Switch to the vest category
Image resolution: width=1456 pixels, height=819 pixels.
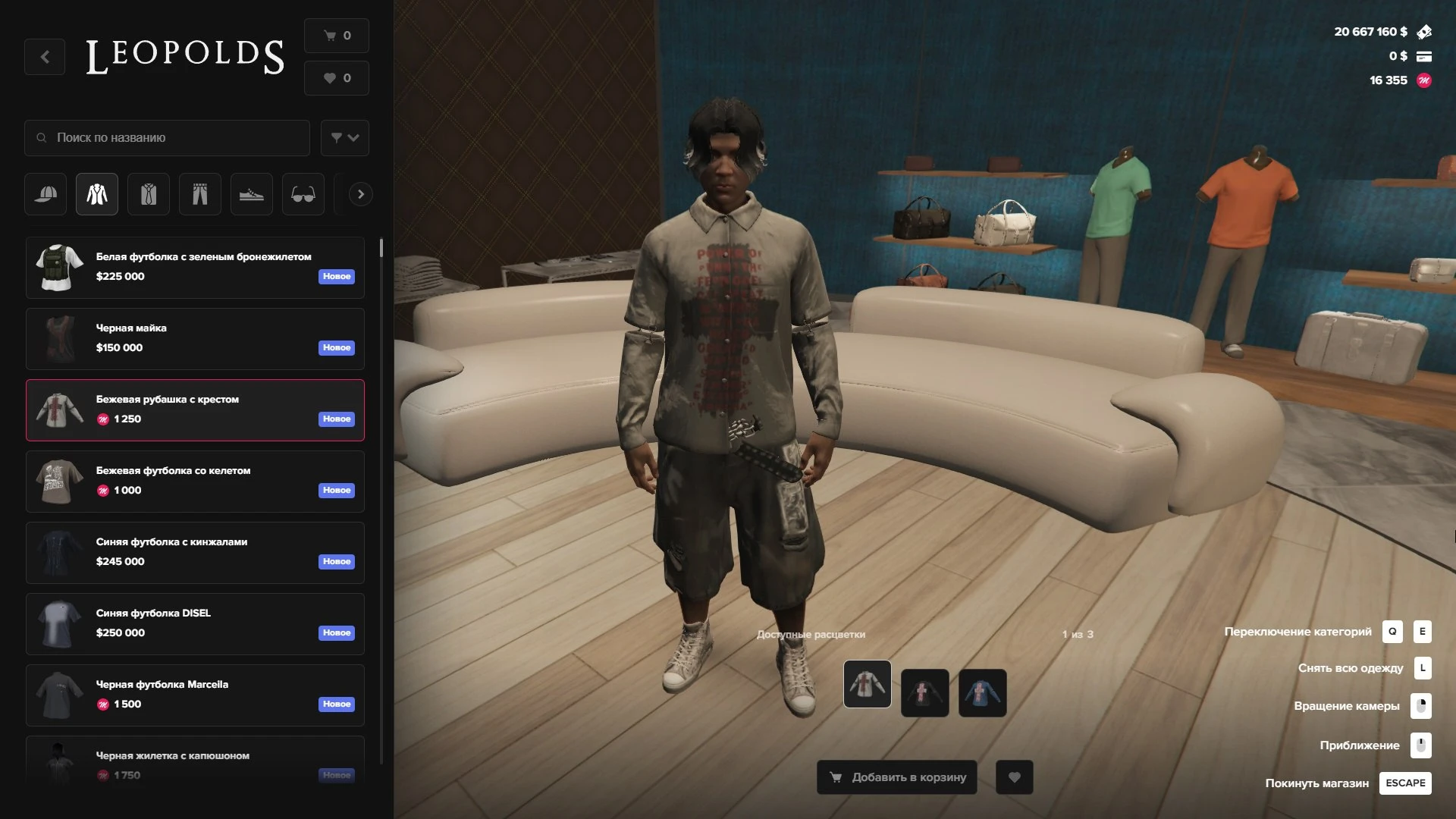(149, 194)
